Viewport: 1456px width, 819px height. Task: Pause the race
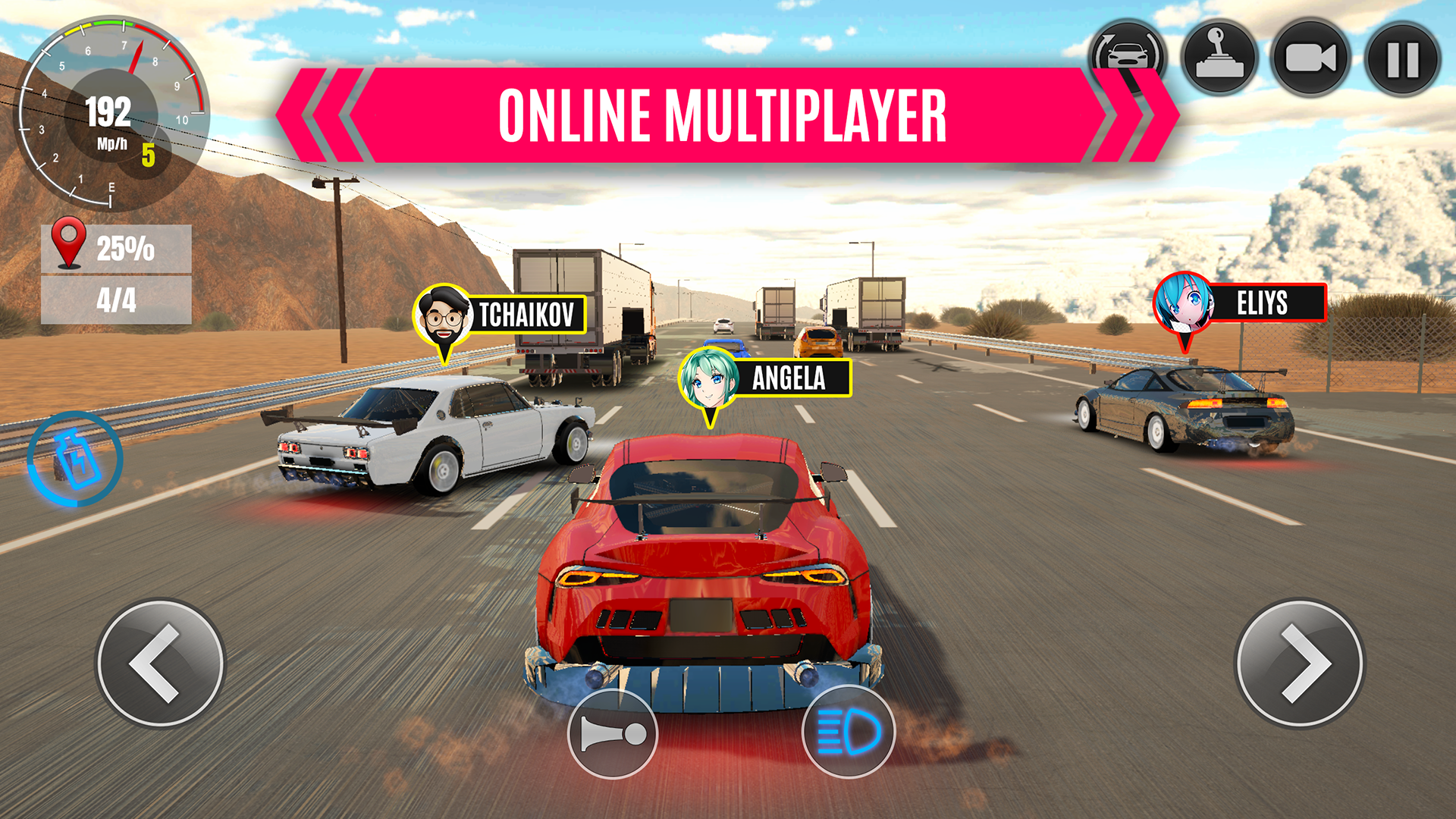tap(1402, 58)
